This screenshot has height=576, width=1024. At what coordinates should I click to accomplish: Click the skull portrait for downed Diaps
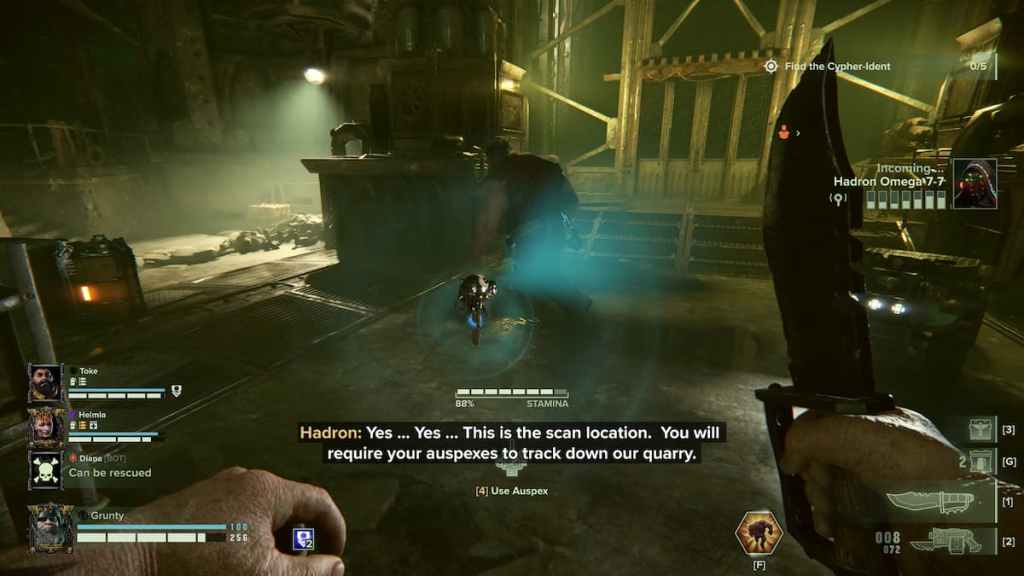[x=46, y=469]
